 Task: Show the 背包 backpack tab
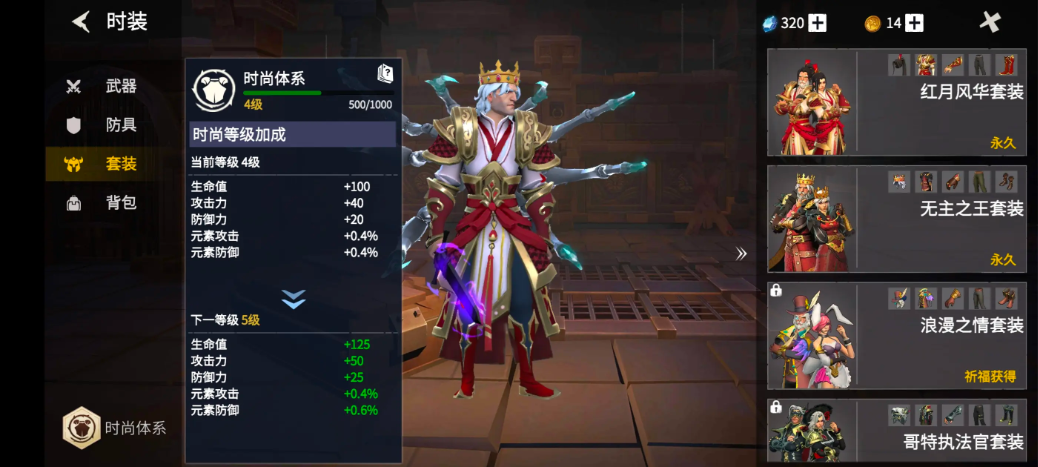(x=104, y=203)
